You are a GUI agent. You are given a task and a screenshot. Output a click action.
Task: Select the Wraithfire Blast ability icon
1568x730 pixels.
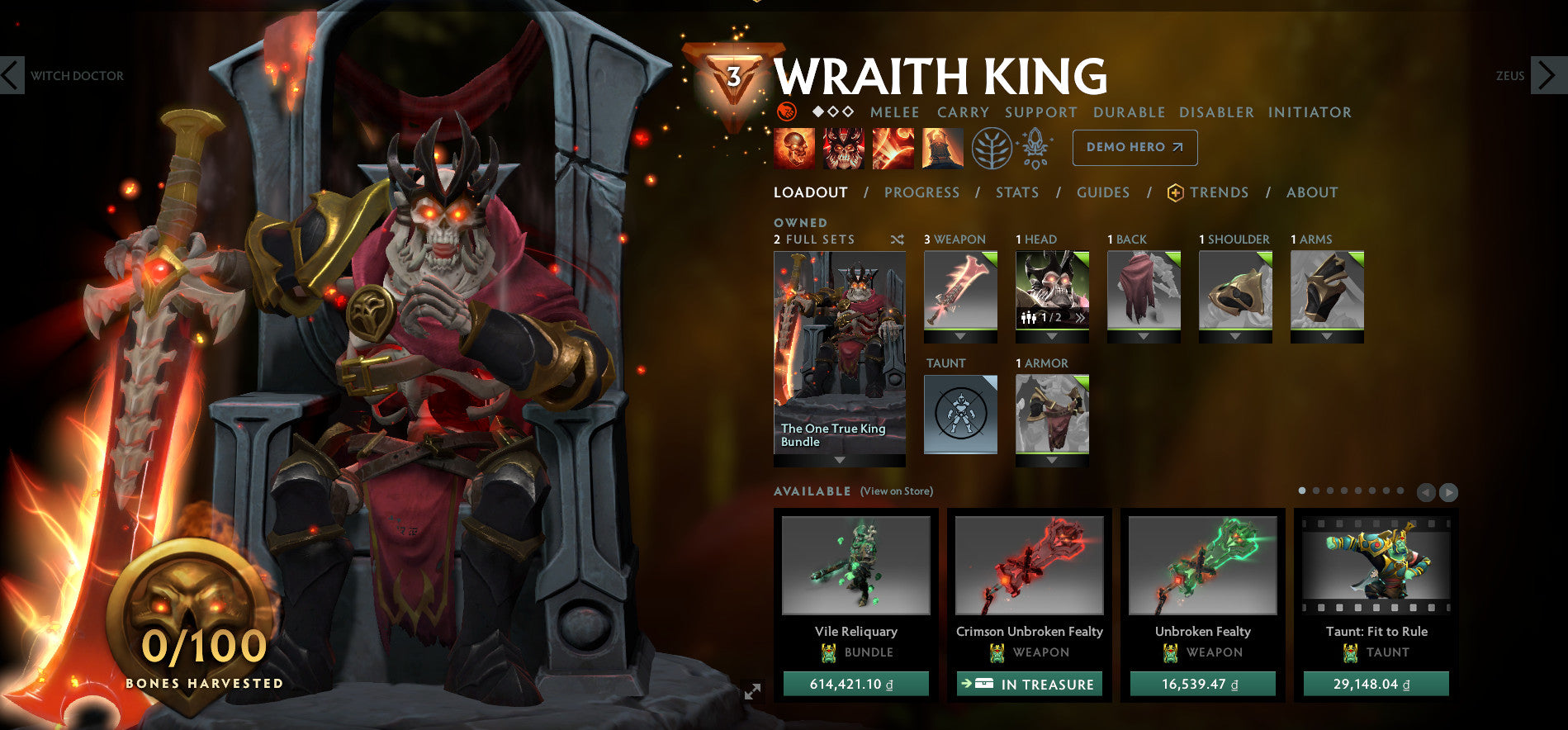pos(792,150)
